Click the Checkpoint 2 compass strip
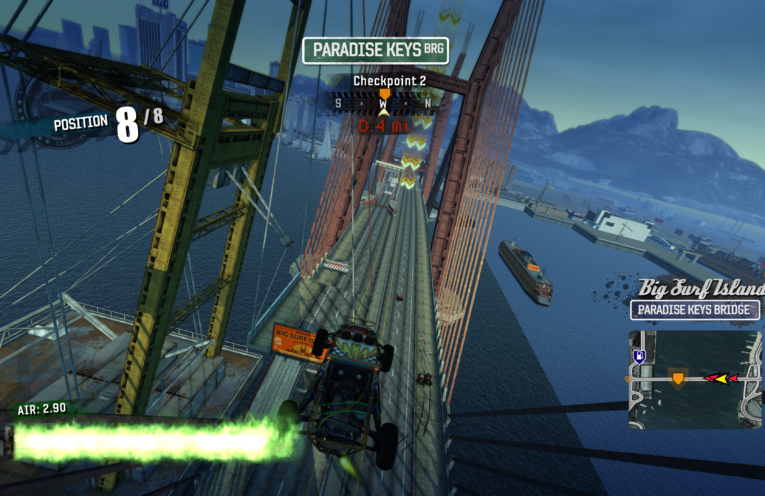The width and height of the screenshot is (765, 496). coord(385,102)
